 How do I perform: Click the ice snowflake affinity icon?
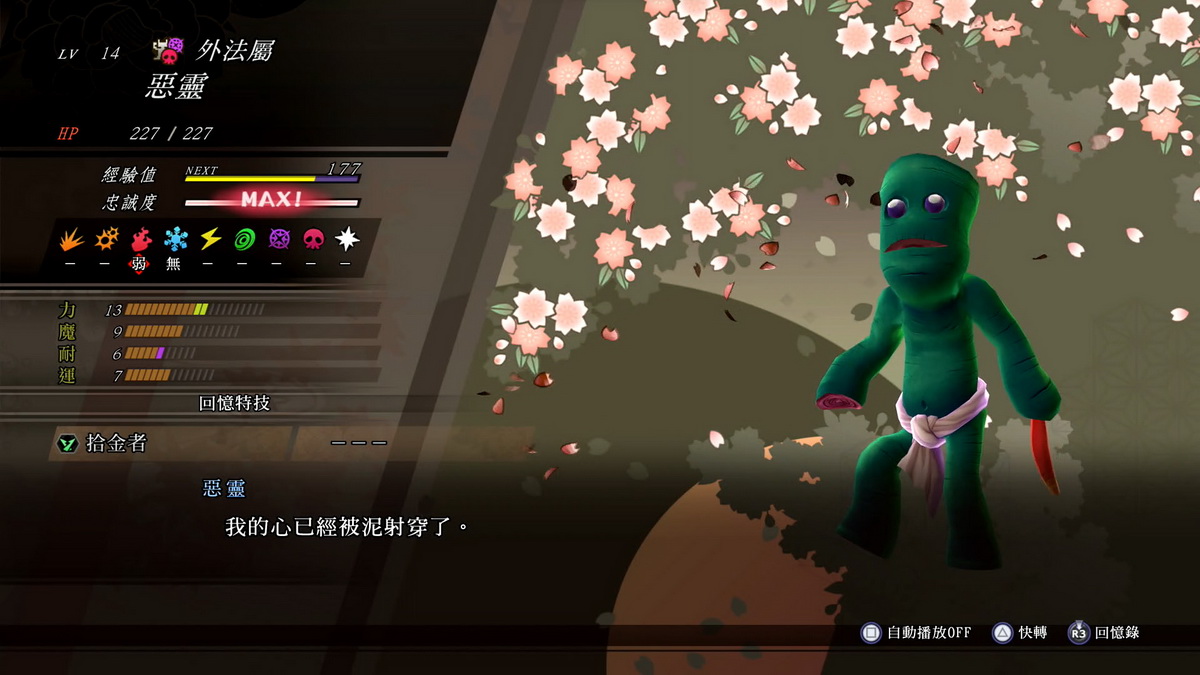click(x=176, y=239)
